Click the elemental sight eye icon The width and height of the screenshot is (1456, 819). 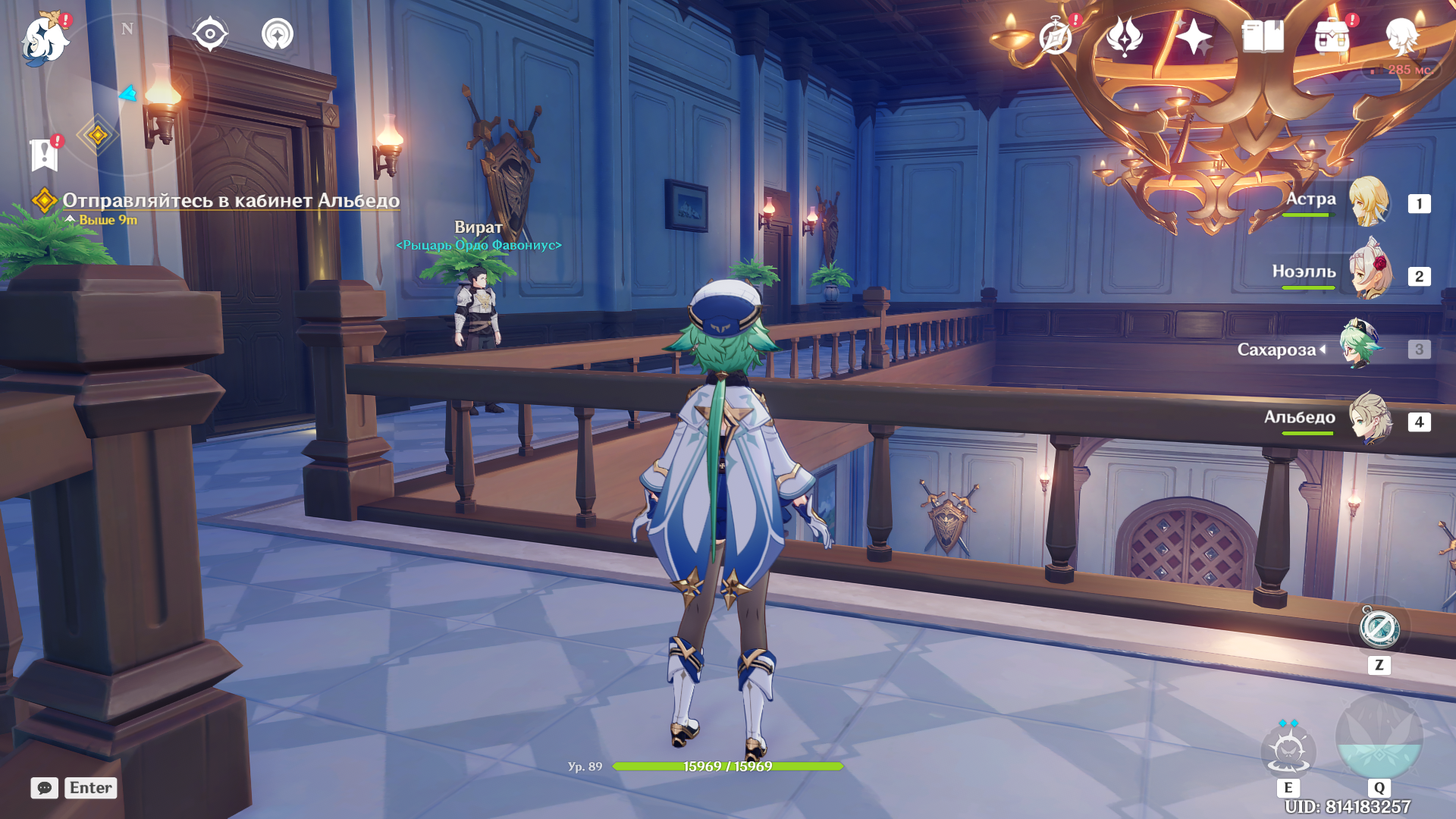click(x=210, y=34)
